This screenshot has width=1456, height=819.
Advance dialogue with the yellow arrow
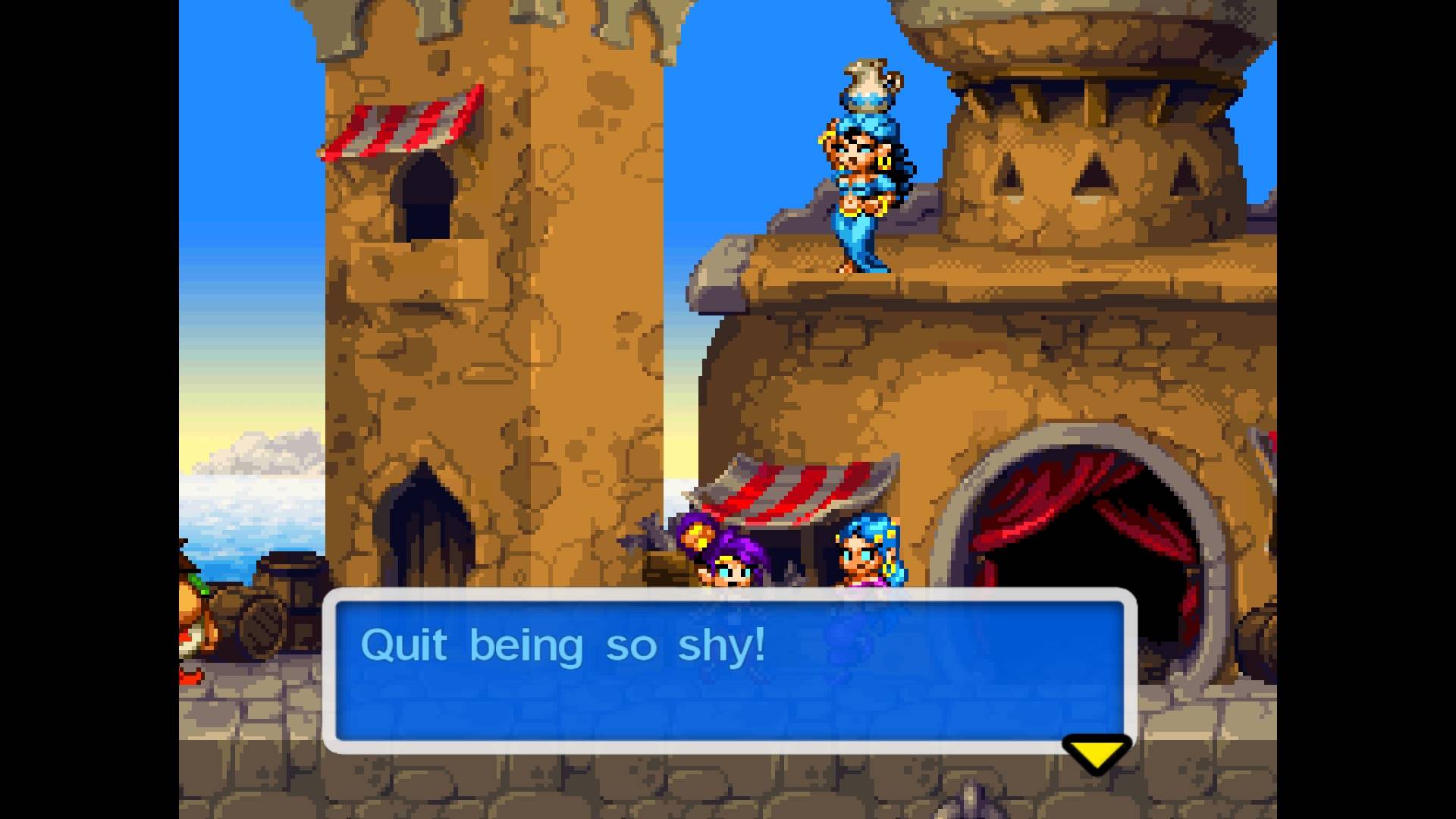click(1097, 753)
